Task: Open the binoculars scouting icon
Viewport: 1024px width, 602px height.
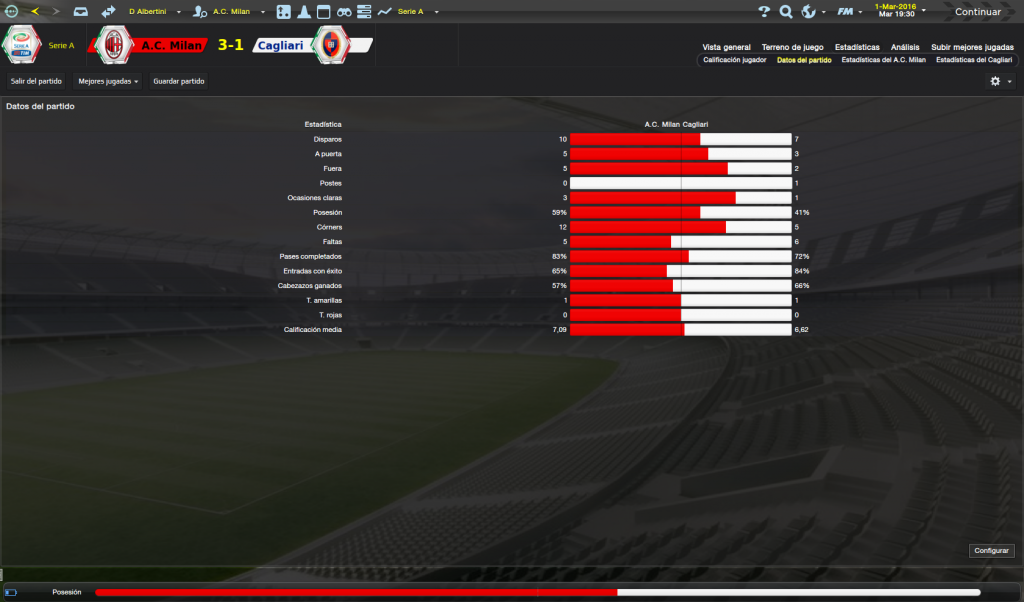Action: (343, 12)
